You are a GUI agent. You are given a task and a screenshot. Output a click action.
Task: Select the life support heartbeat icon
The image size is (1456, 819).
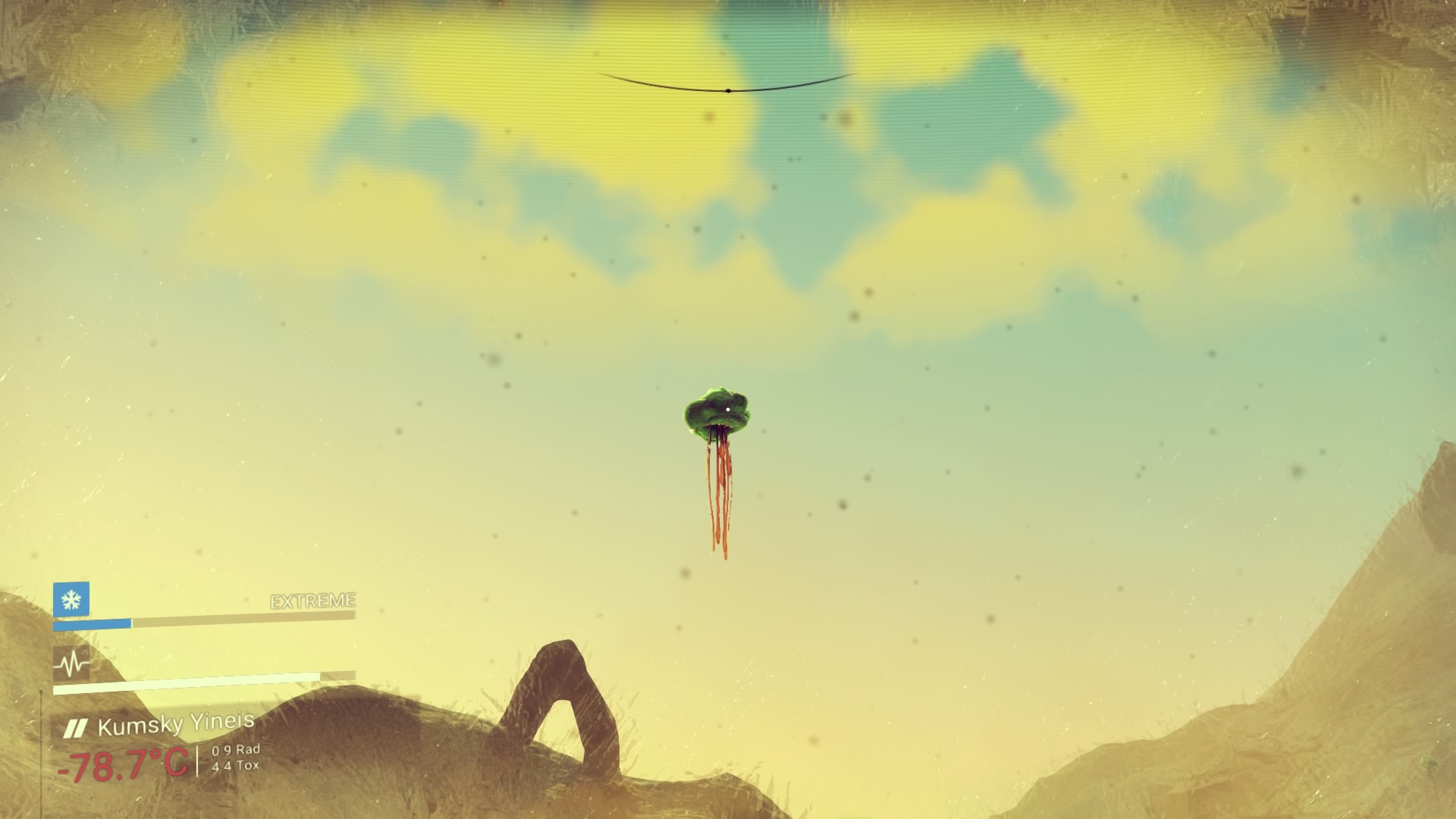point(71,664)
